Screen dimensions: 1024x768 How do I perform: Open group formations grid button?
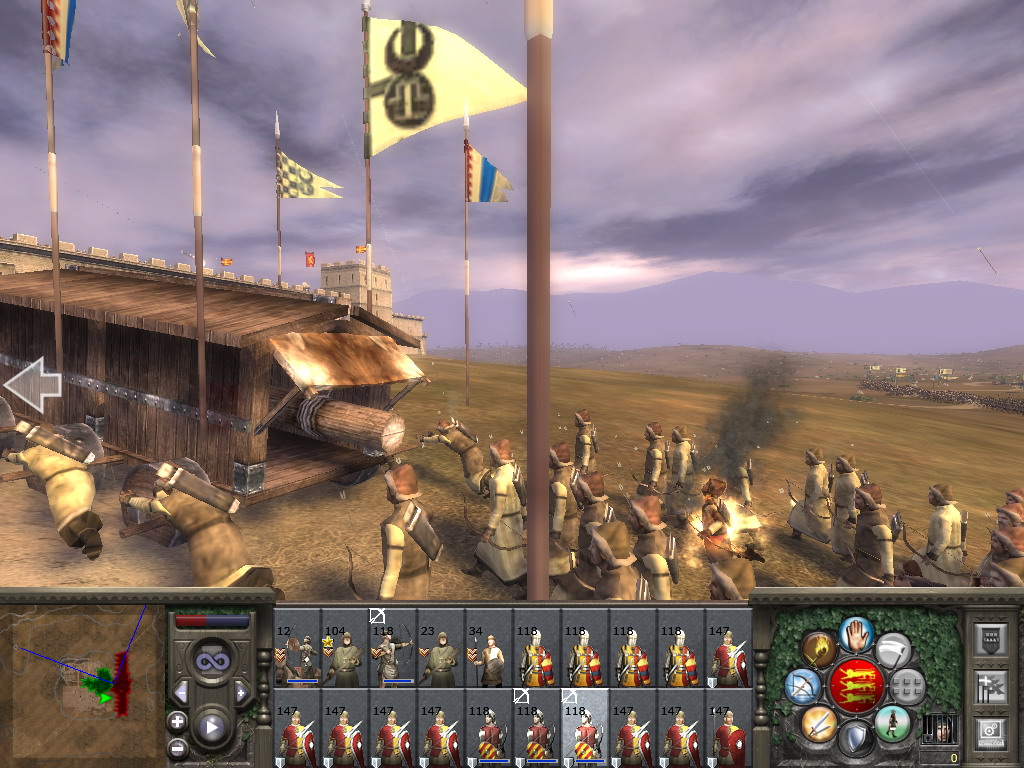pyautogui.click(x=907, y=686)
